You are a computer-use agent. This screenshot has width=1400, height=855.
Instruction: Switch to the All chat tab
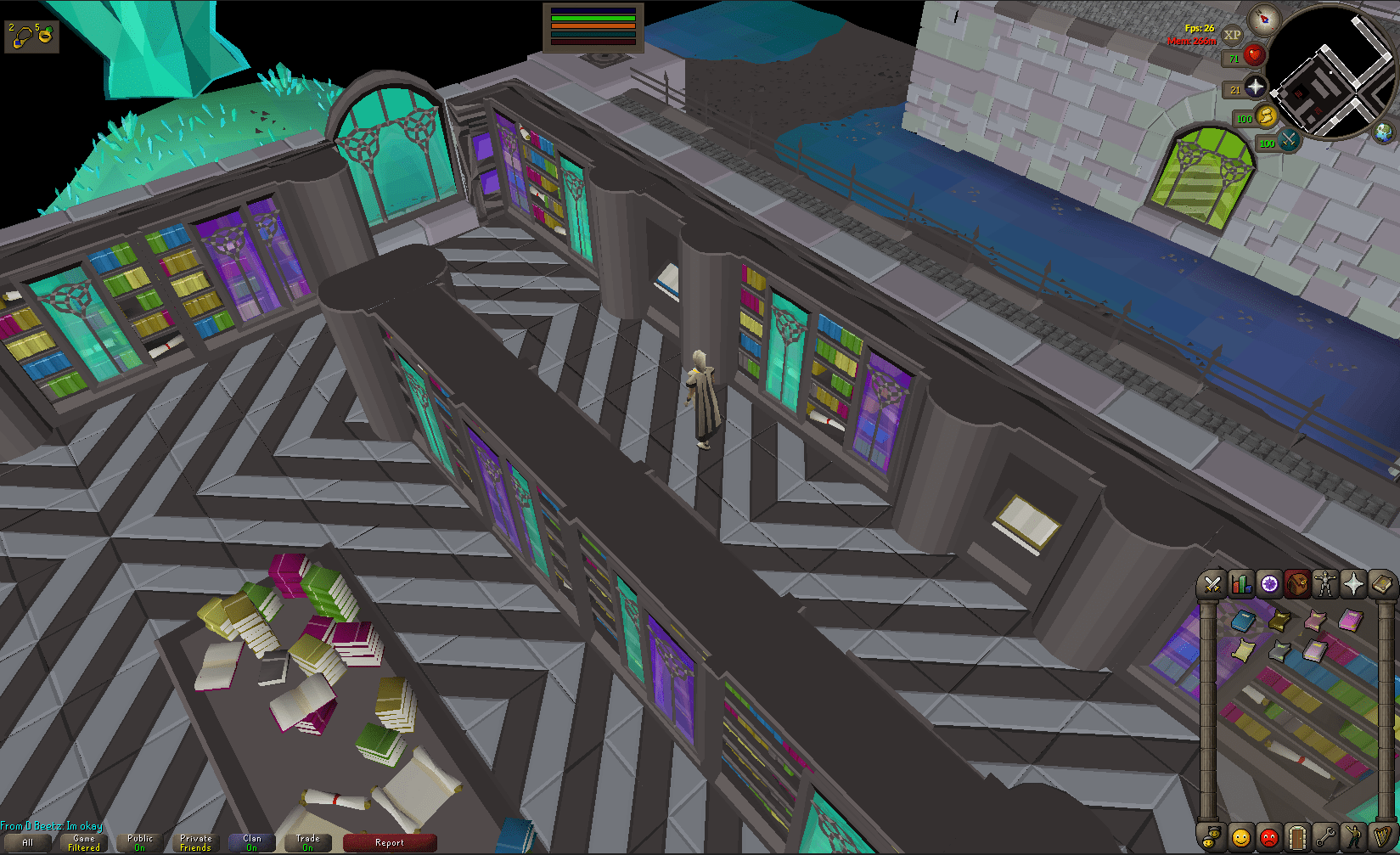point(28,841)
